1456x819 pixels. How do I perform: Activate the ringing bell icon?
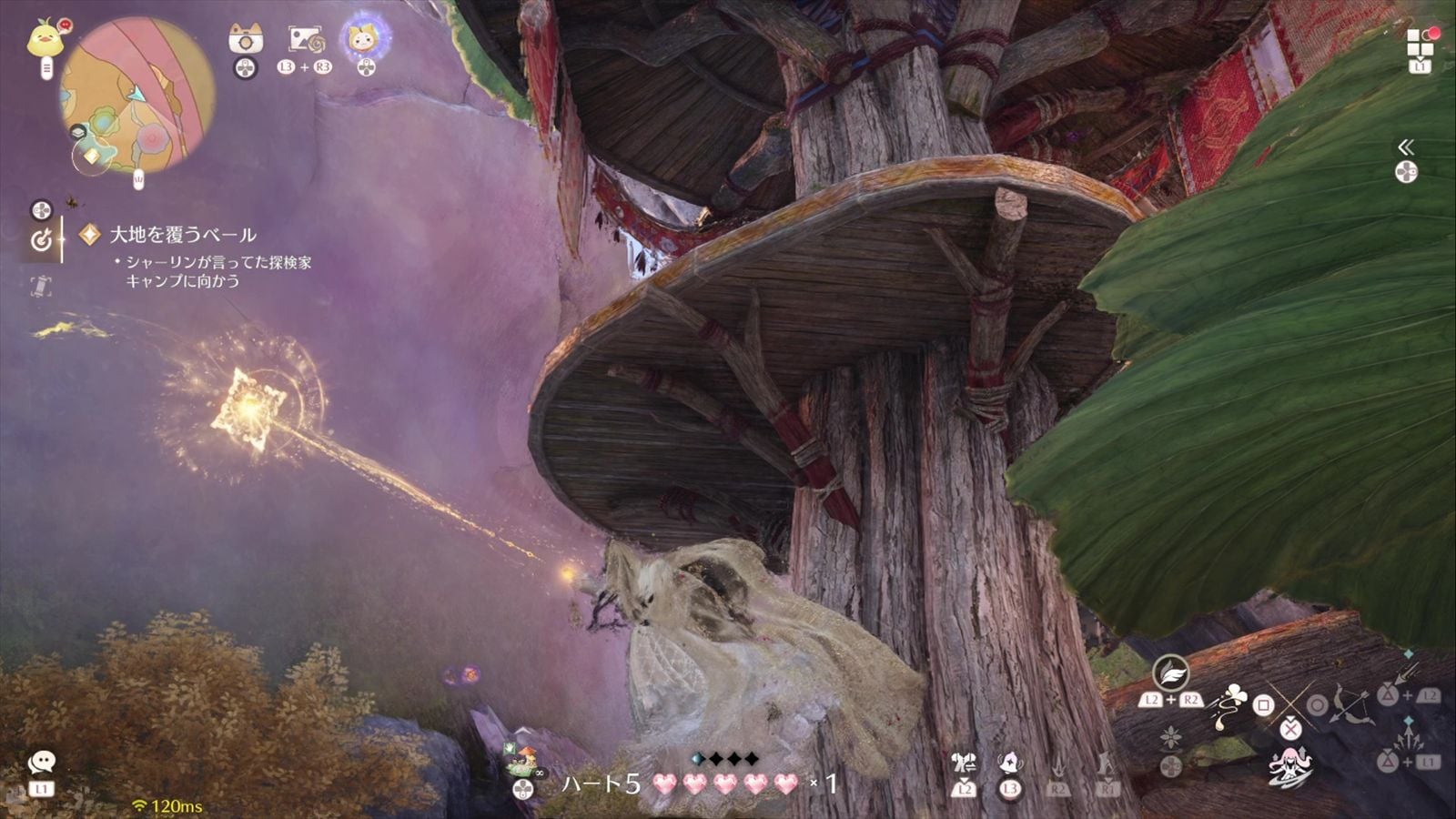pos(1009,763)
